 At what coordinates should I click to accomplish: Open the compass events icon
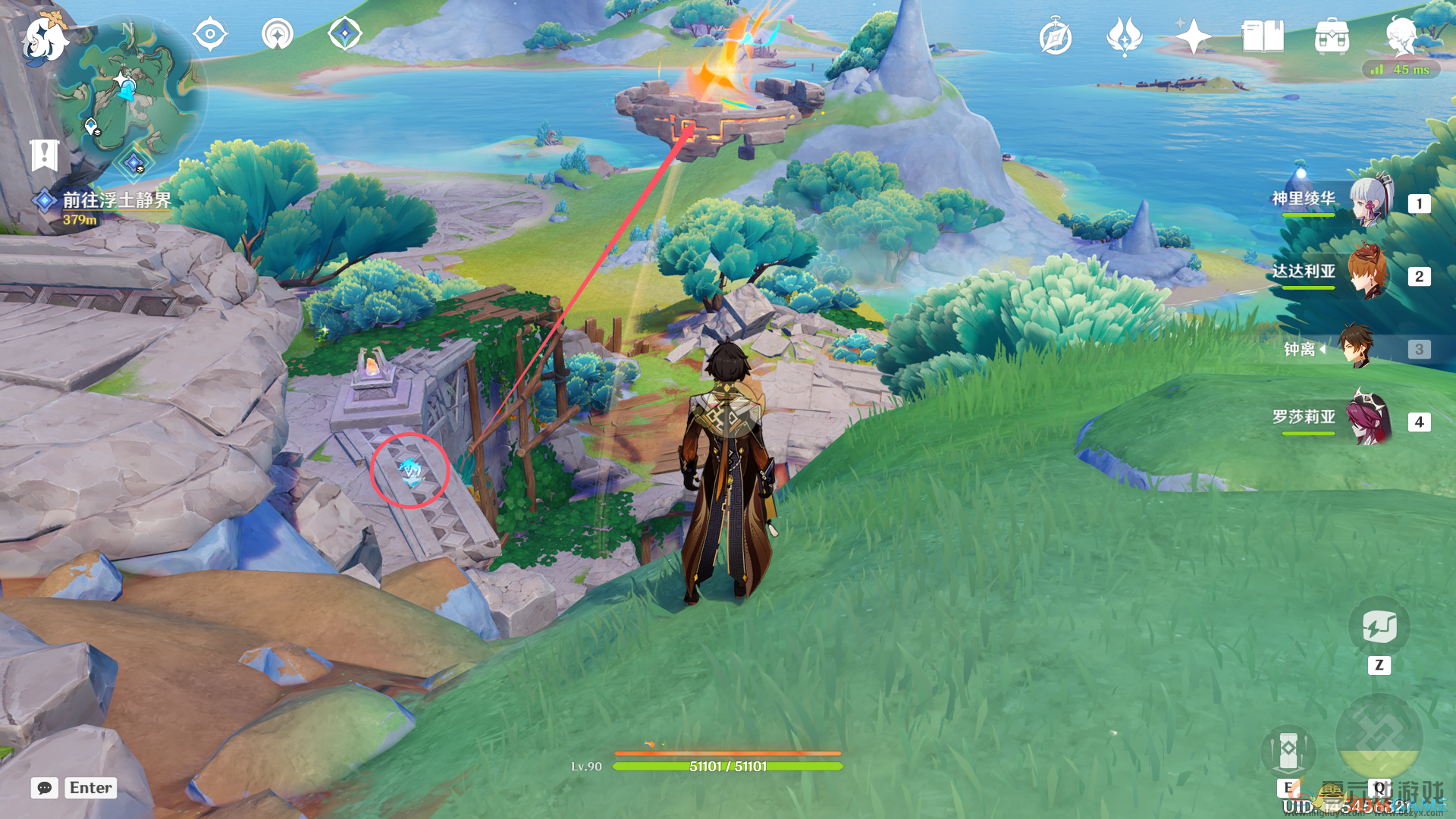click(x=1056, y=36)
